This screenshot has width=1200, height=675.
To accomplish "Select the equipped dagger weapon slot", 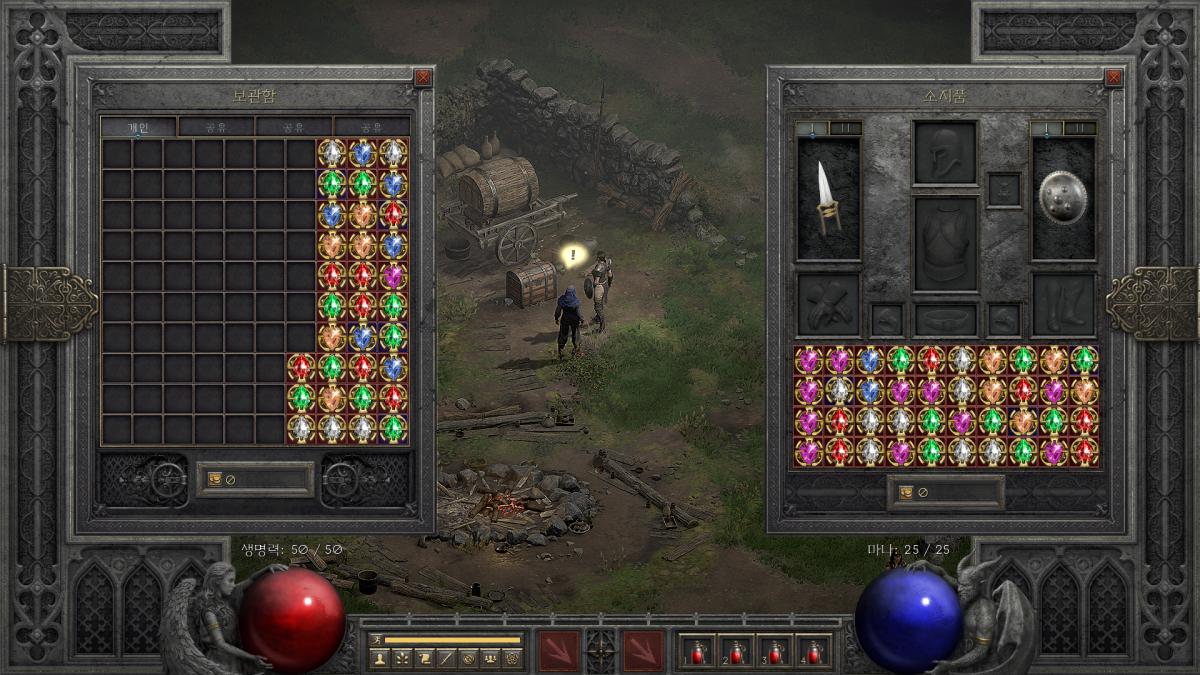I will (828, 199).
